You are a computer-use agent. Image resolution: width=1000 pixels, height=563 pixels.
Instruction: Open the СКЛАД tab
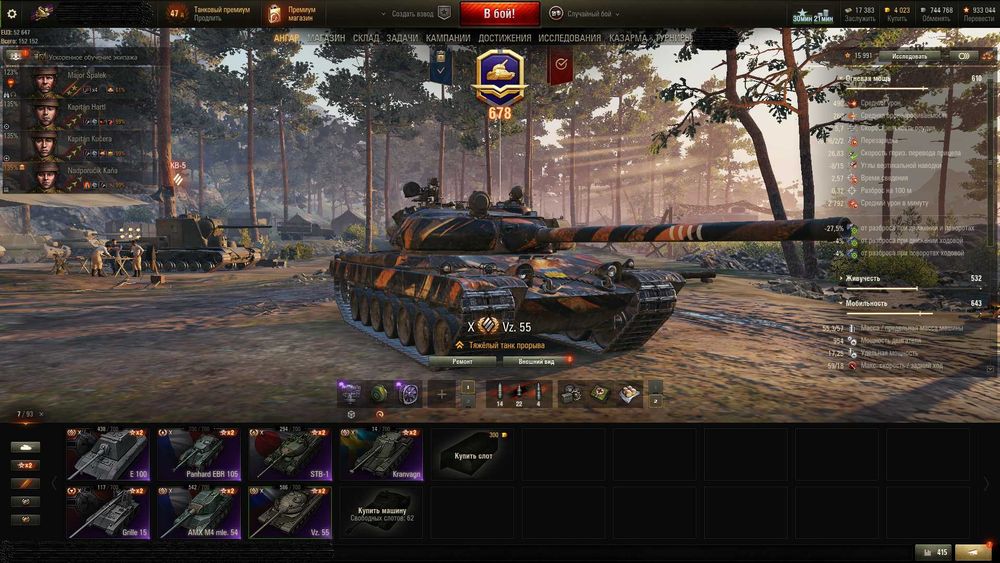[x=366, y=38]
